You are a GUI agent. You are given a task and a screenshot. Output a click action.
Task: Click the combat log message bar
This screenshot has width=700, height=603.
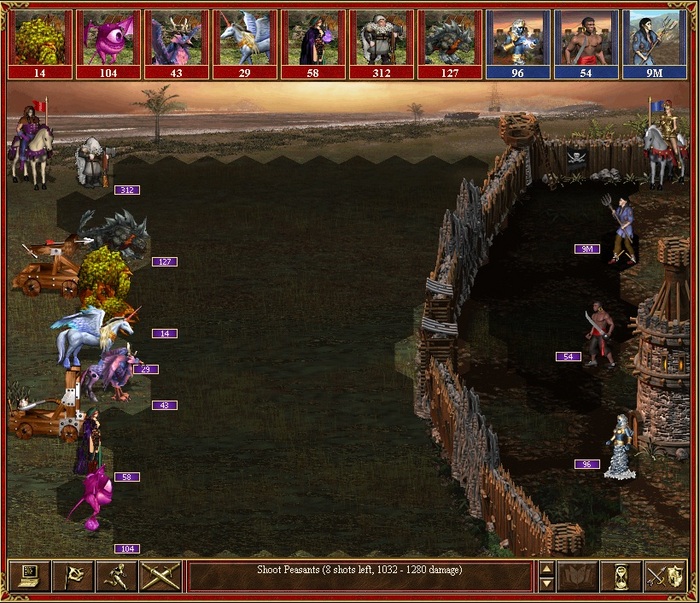pos(360,575)
